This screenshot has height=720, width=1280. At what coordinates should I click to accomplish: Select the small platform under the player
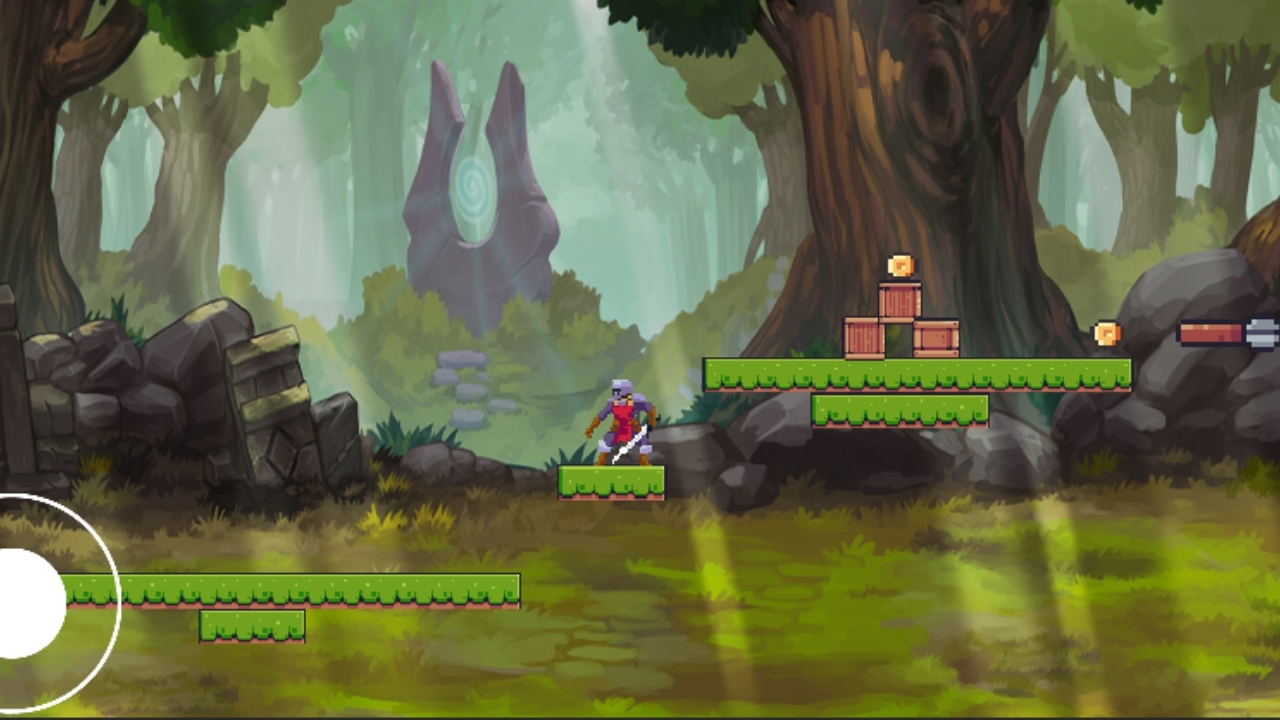[614, 482]
